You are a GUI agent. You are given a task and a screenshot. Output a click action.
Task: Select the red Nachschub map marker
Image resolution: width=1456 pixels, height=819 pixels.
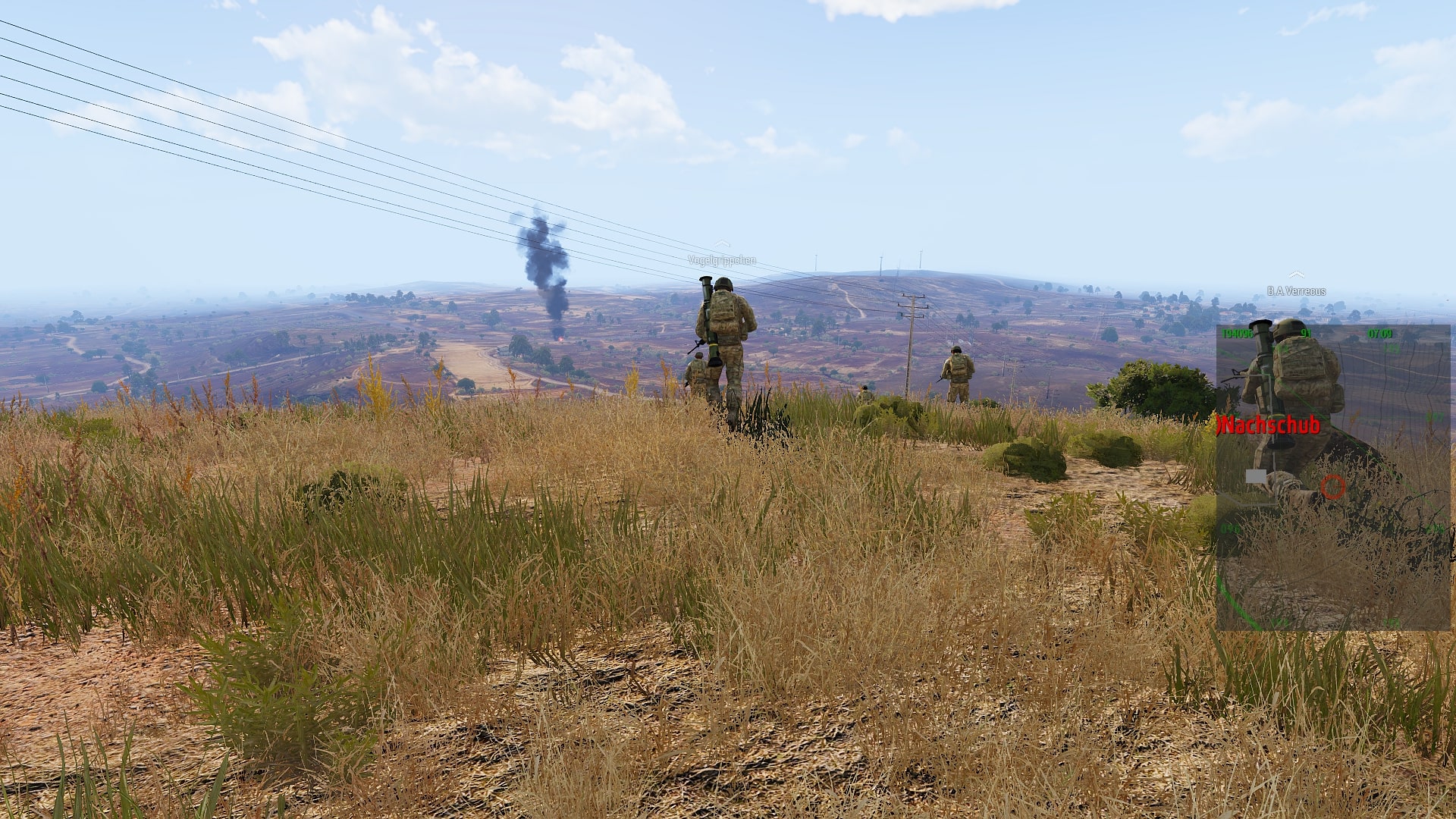[x=1268, y=425]
